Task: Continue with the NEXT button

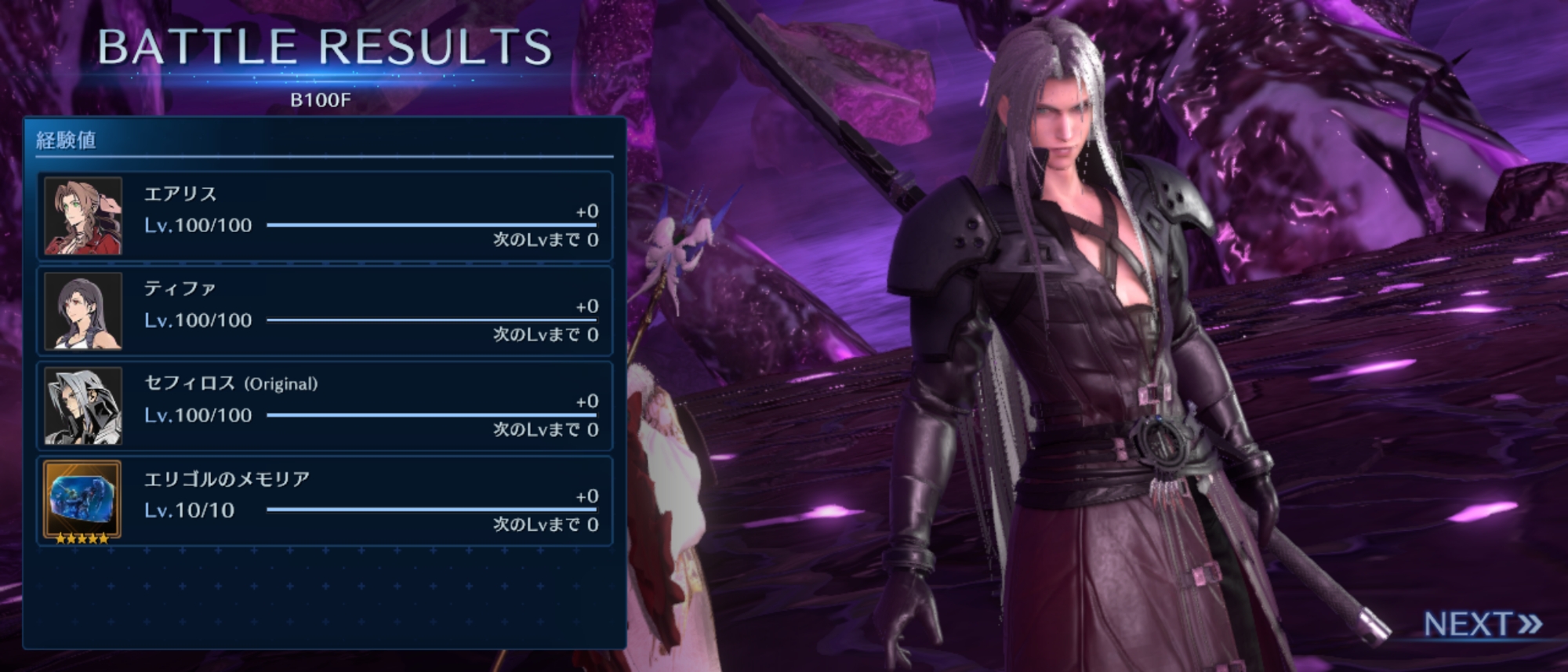Action: coord(1480,624)
